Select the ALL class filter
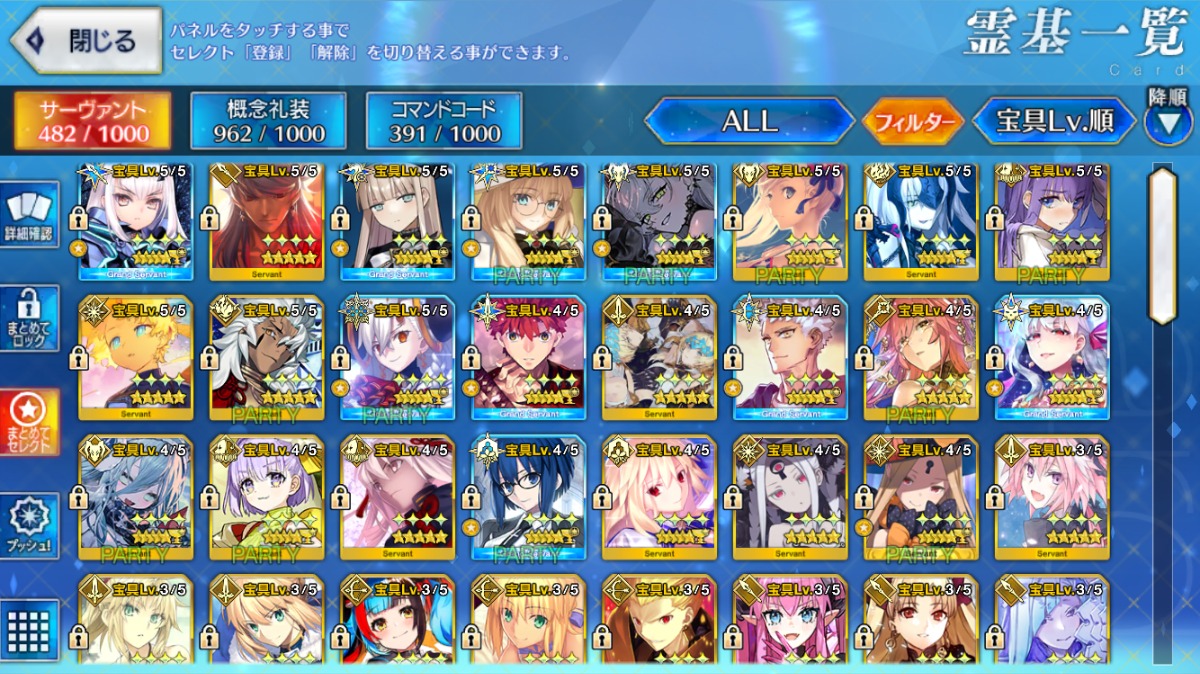This screenshot has height=674, width=1200. coord(749,122)
